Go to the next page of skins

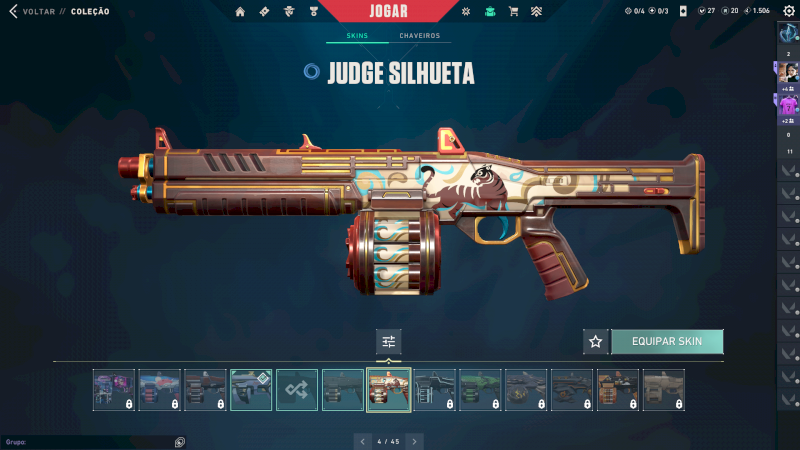click(x=414, y=441)
